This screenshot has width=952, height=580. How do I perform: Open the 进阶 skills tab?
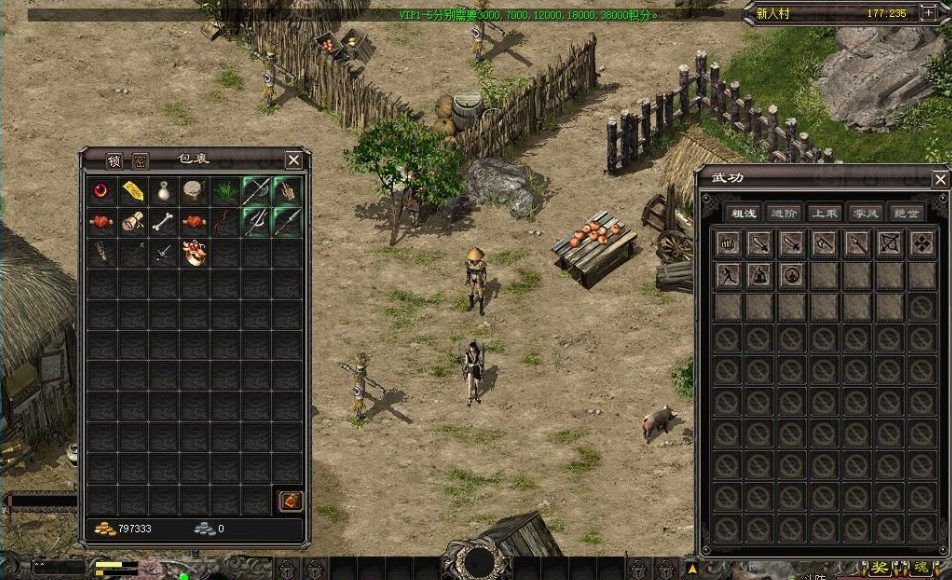click(783, 213)
